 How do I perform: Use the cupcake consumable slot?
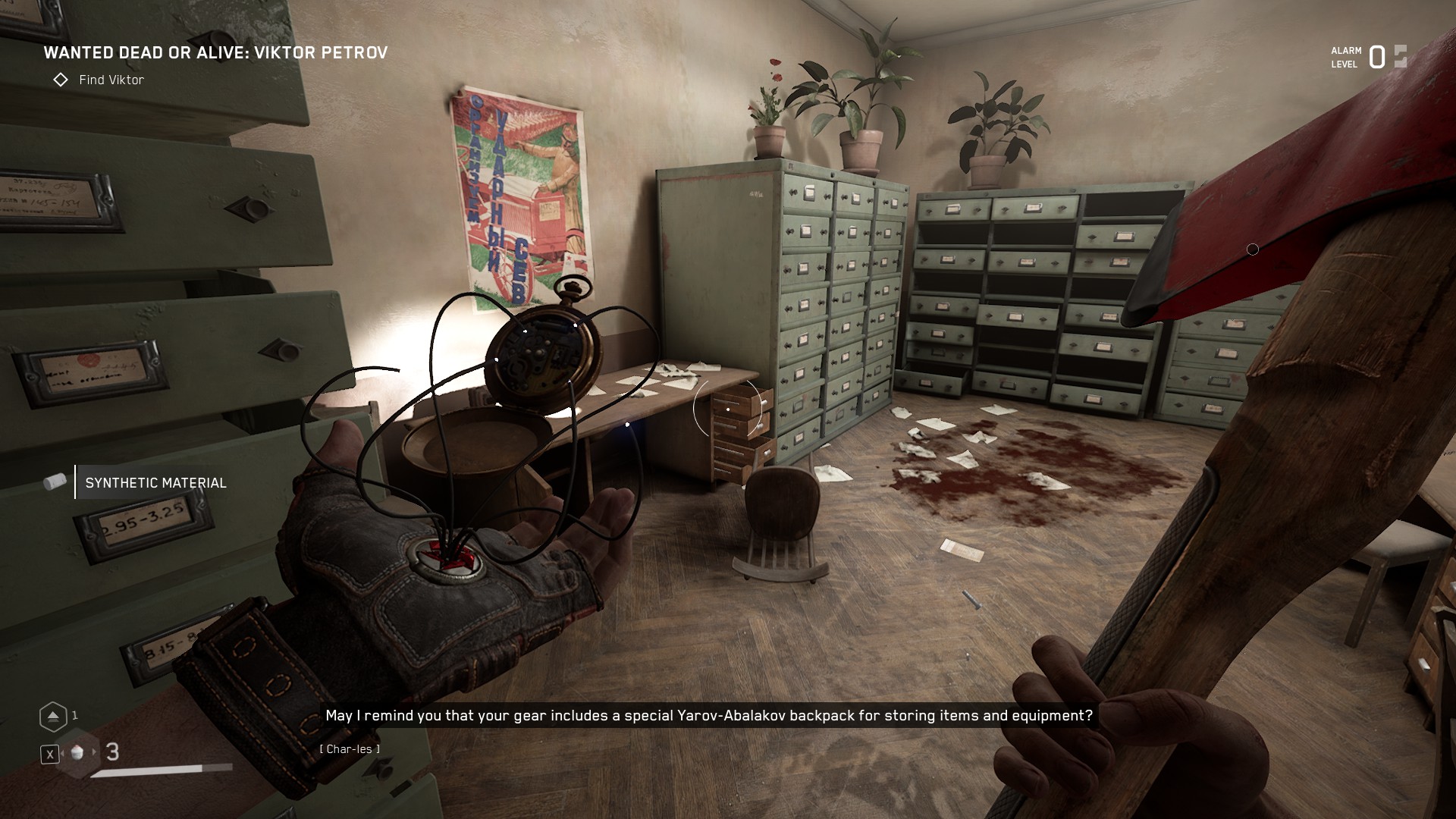click(x=77, y=752)
